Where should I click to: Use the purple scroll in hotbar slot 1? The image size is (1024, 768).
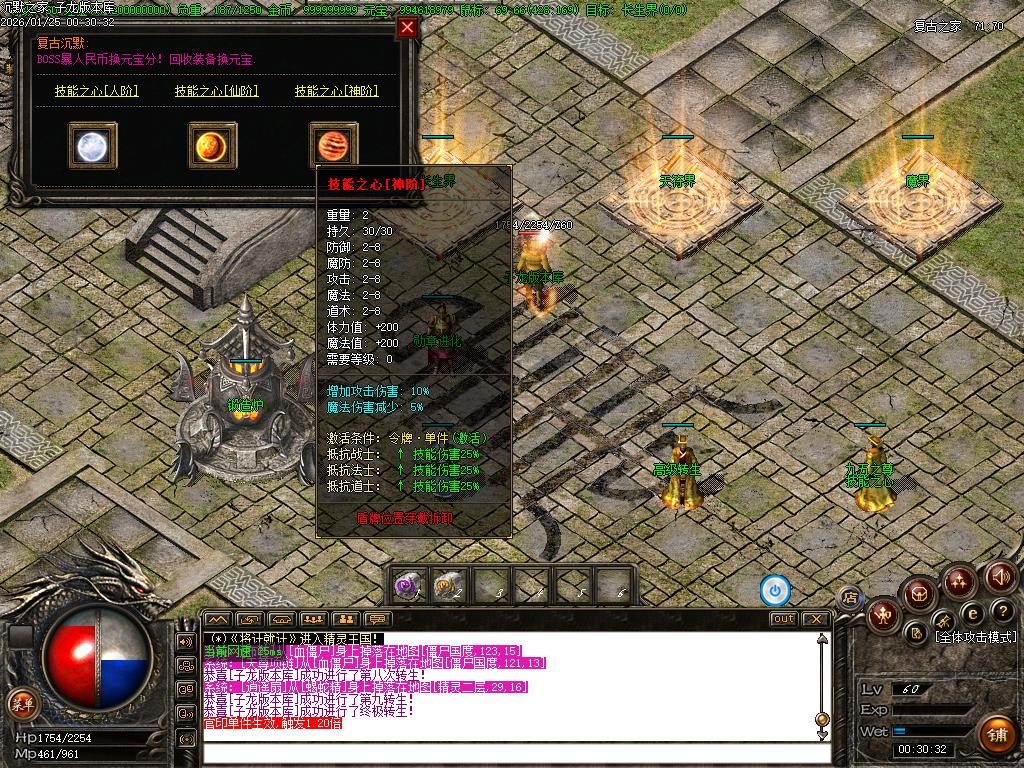[408, 585]
